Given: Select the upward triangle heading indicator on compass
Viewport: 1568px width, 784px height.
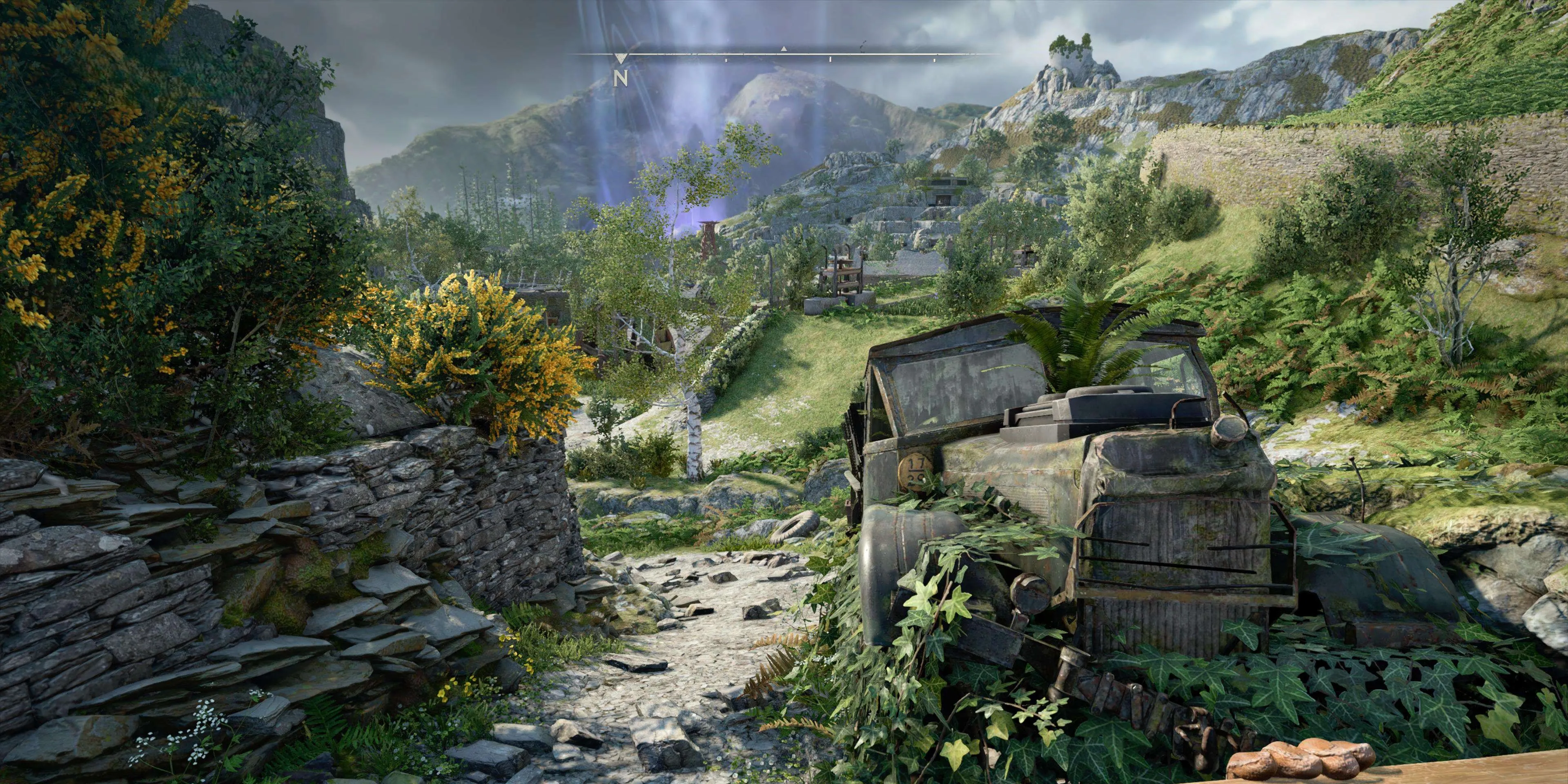Looking at the screenshot, I should coord(784,48).
